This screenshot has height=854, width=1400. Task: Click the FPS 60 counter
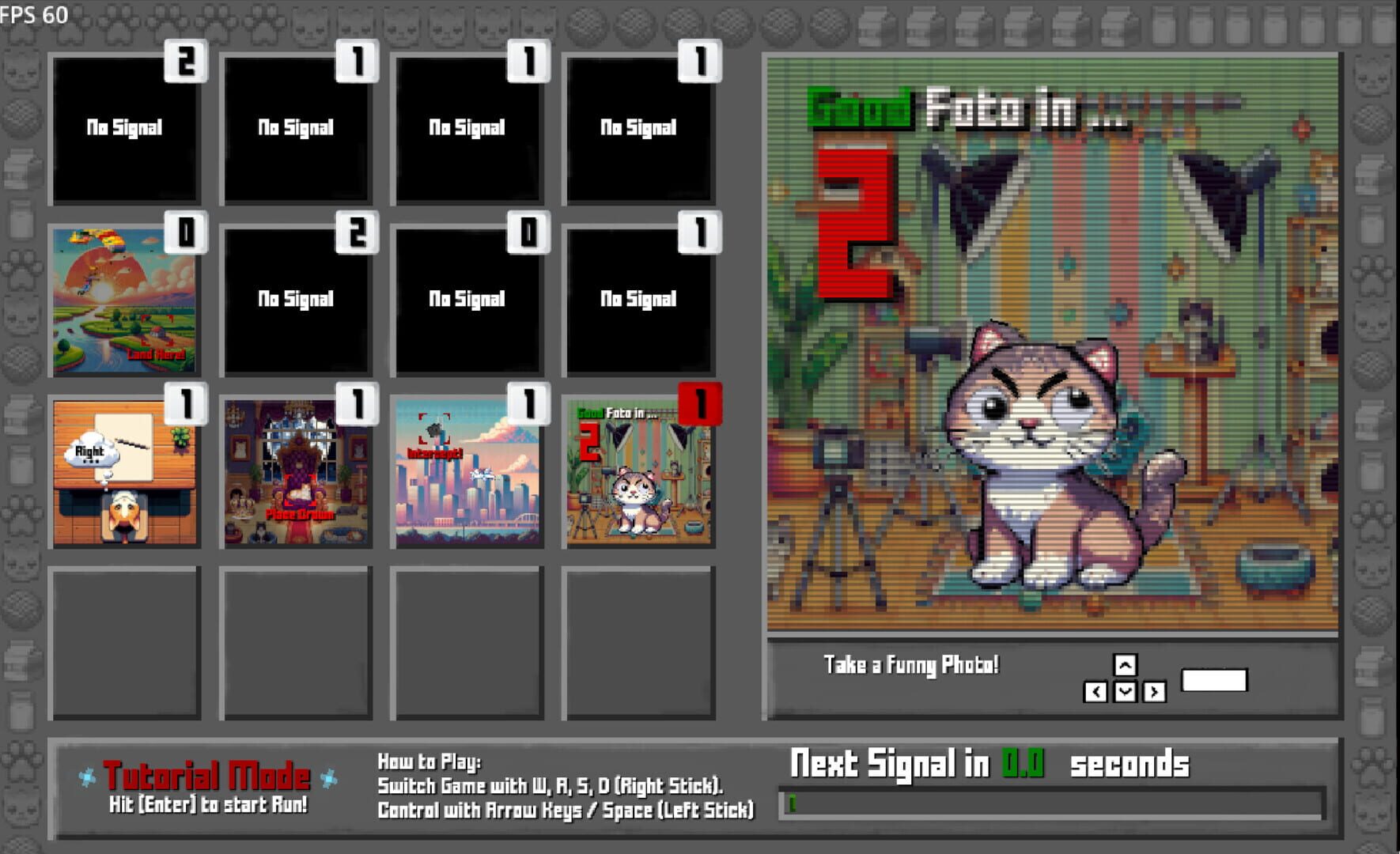pos(32,13)
